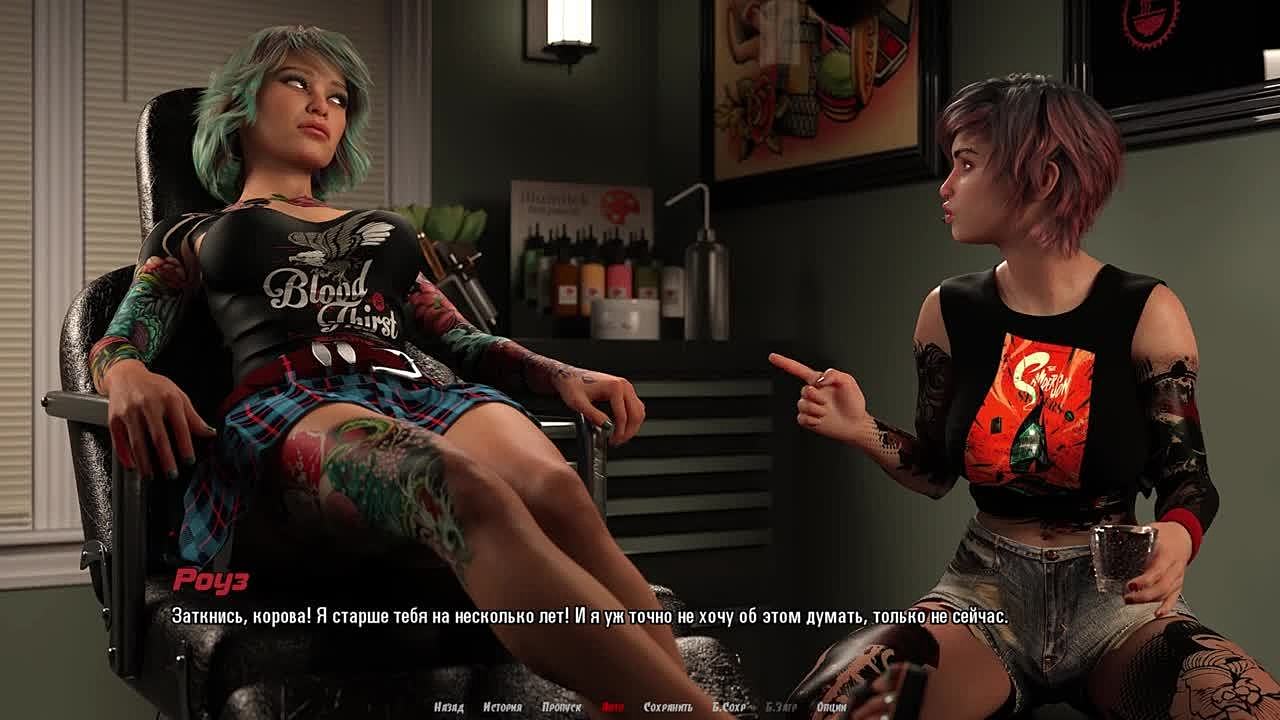Quick save with Б.Сохр

[730, 707]
